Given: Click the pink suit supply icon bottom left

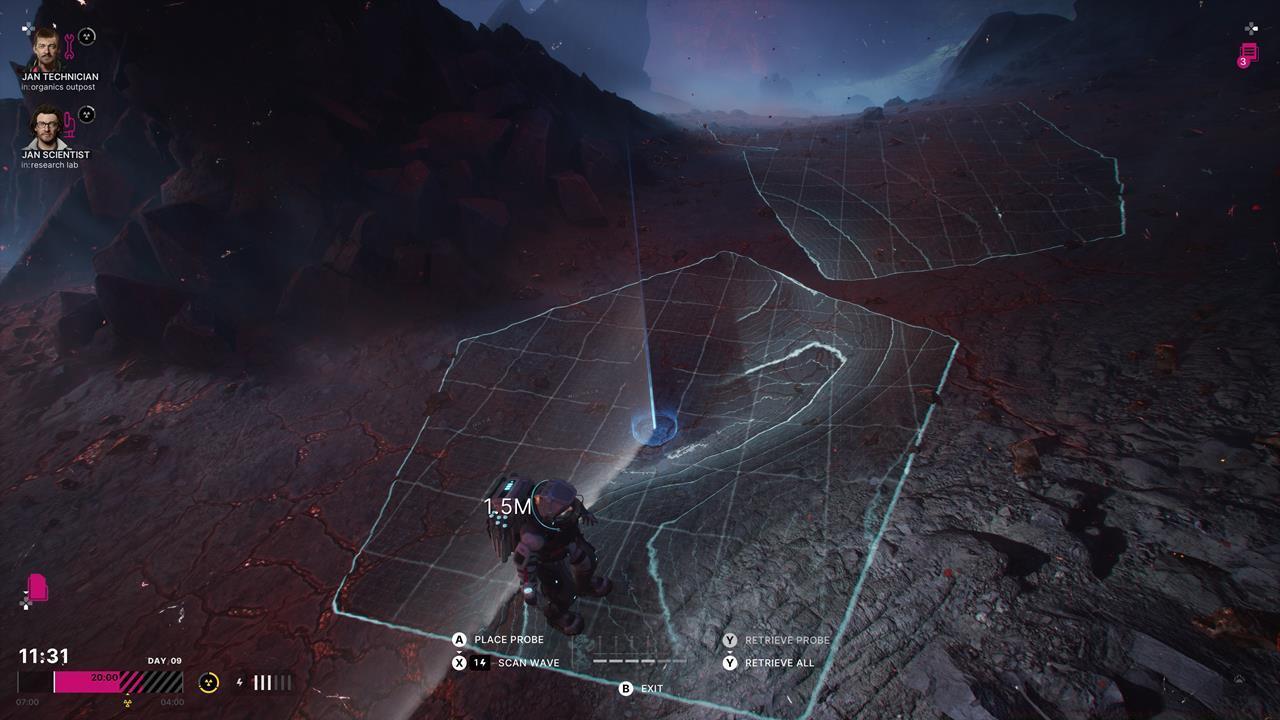Looking at the screenshot, I should coord(37,588).
